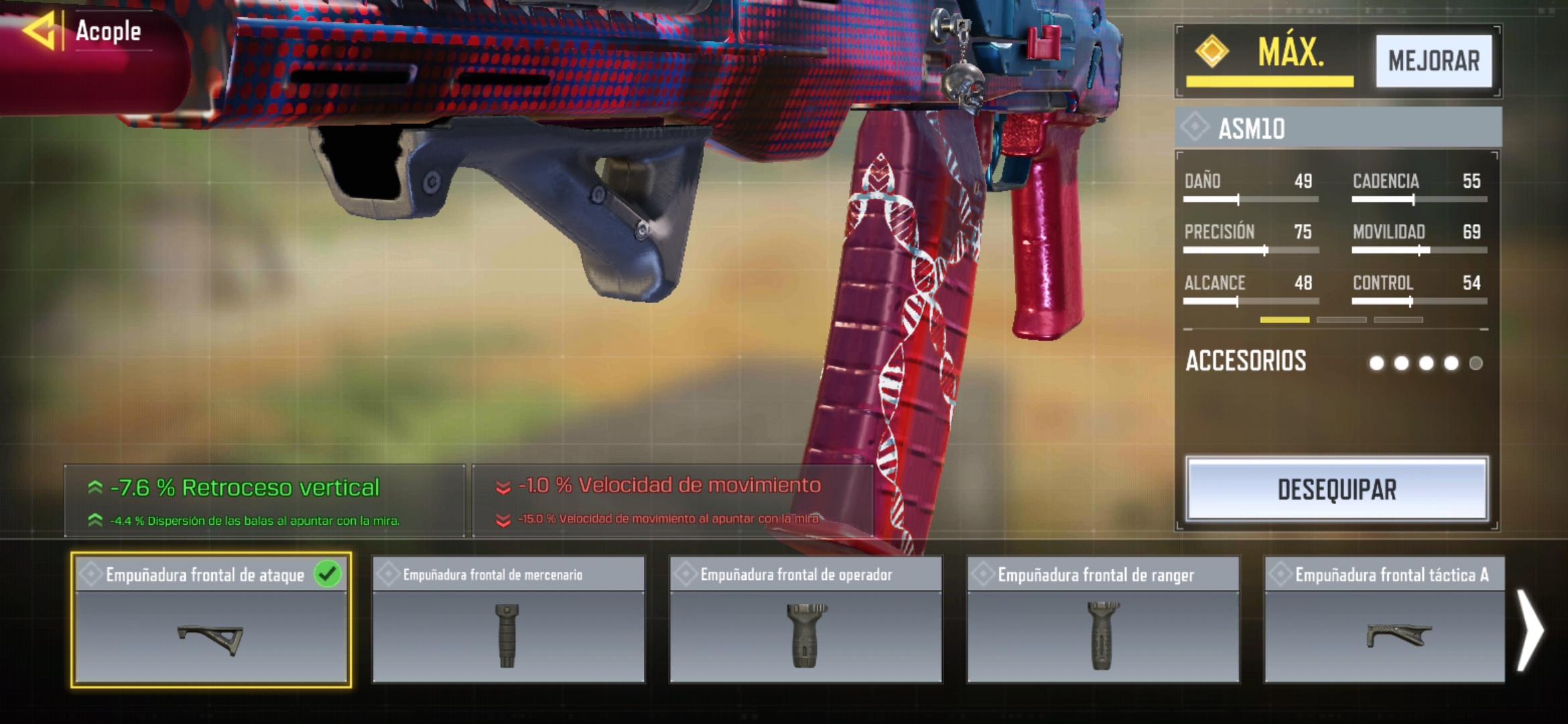Image resolution: width=1568 pixels, height=724 pixels.
Task: Show more grips with right arrow
Action: click(1531, 630)
